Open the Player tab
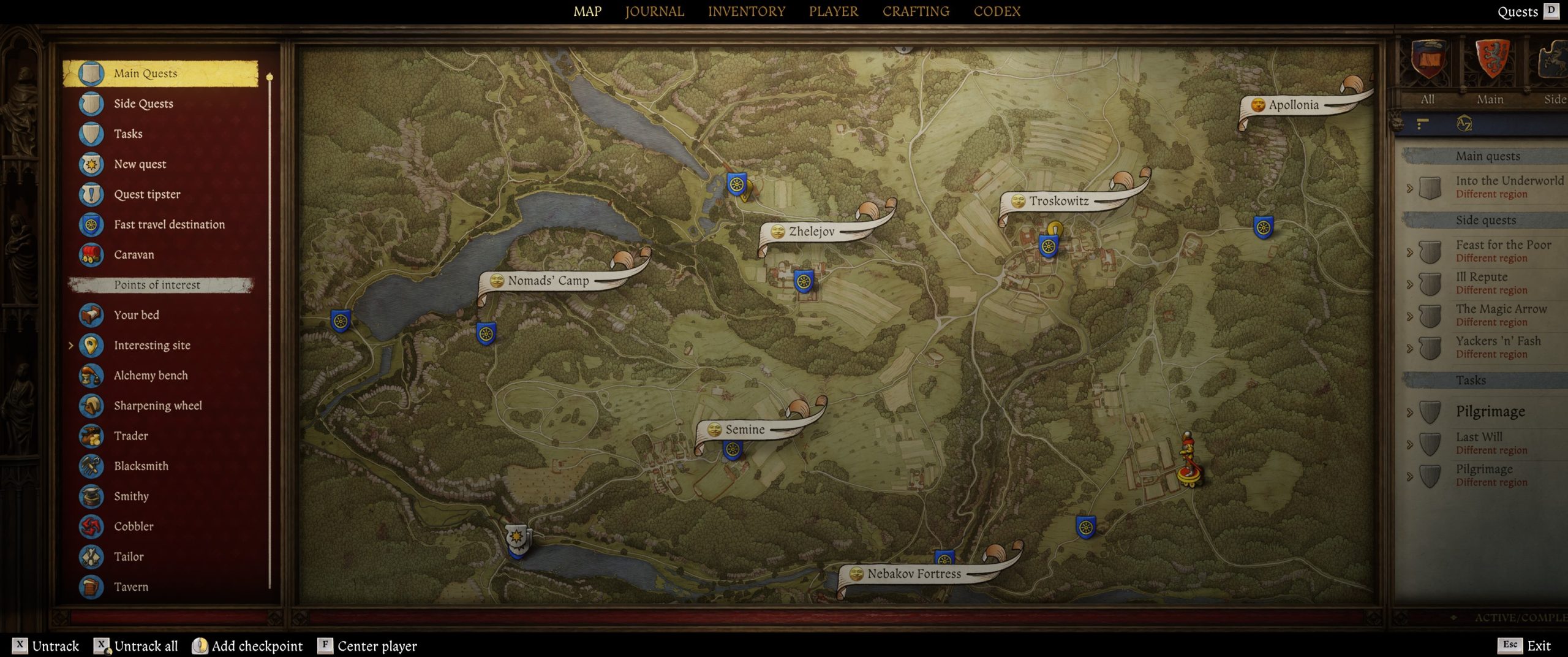The height and width of the screenshot is (657, 1568). tap(833, 12)
